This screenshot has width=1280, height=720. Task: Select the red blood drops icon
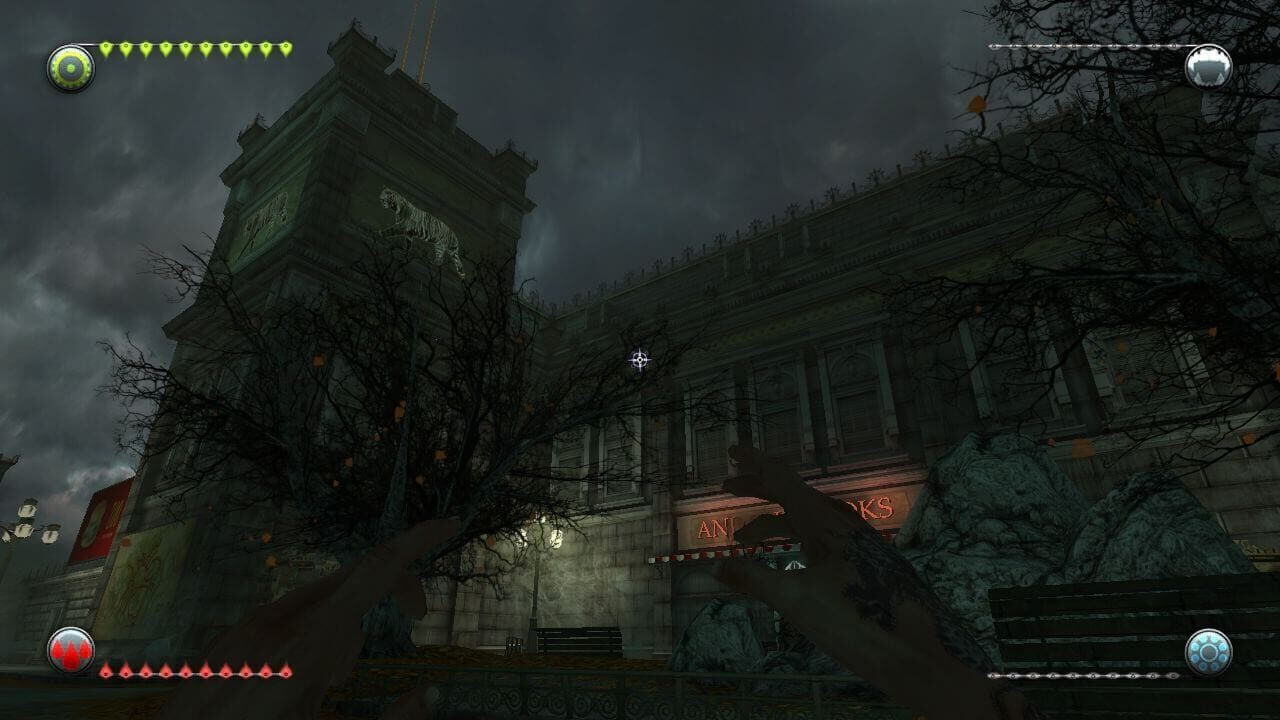click(x=71, y=651)
